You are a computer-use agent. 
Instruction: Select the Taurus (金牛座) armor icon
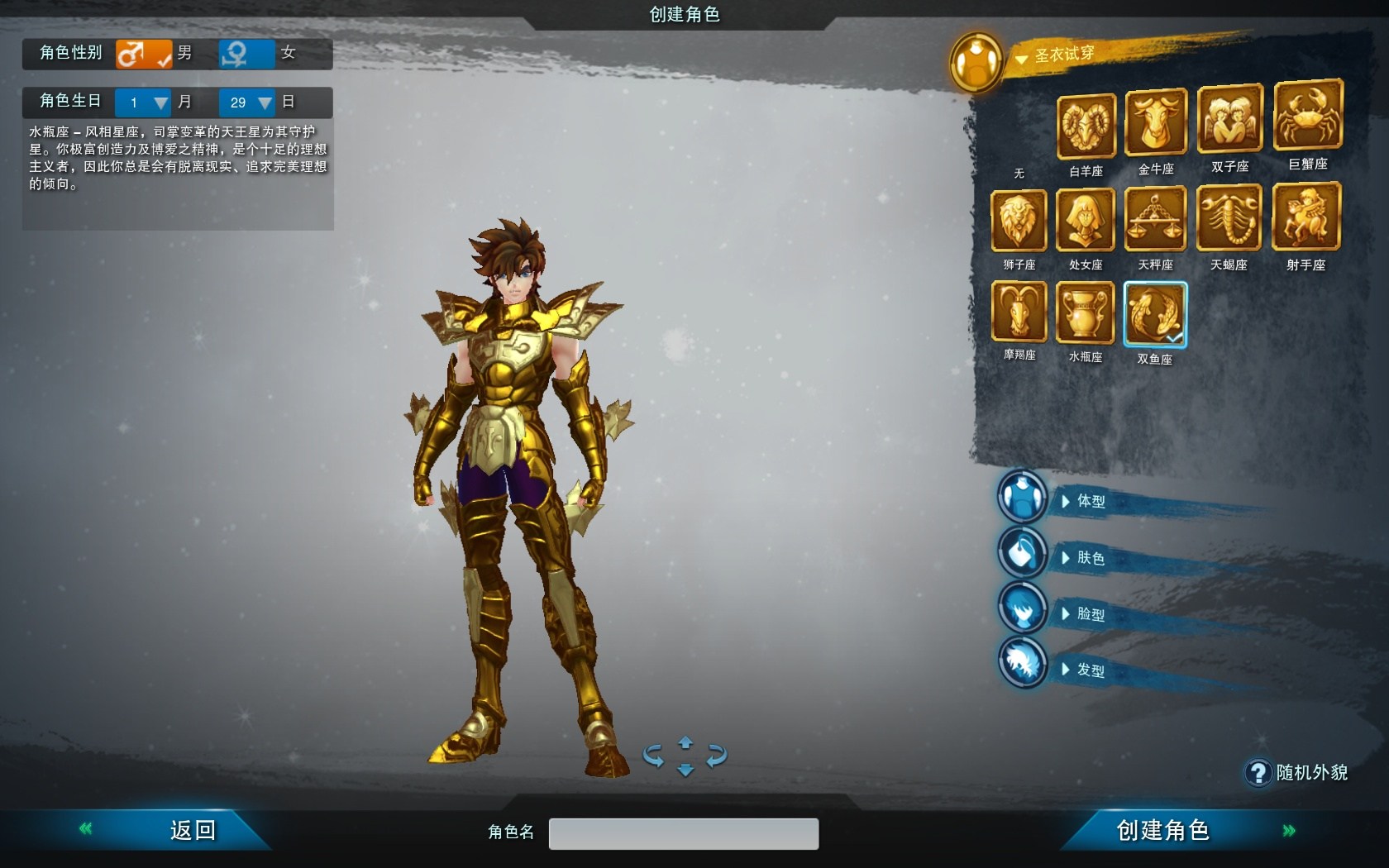1155,124
